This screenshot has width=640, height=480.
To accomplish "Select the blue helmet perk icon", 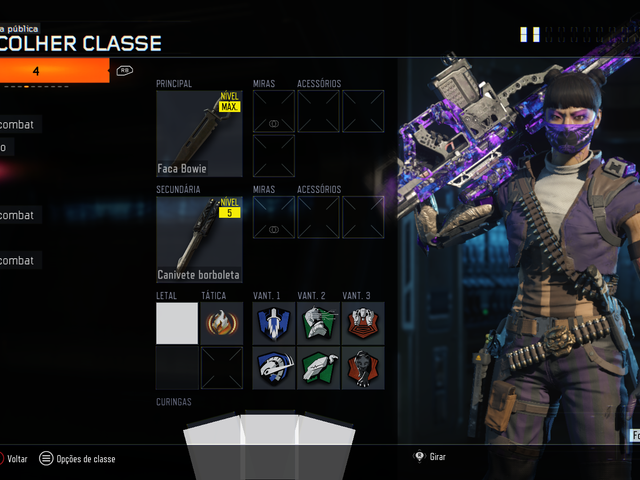I will (274, 367).
